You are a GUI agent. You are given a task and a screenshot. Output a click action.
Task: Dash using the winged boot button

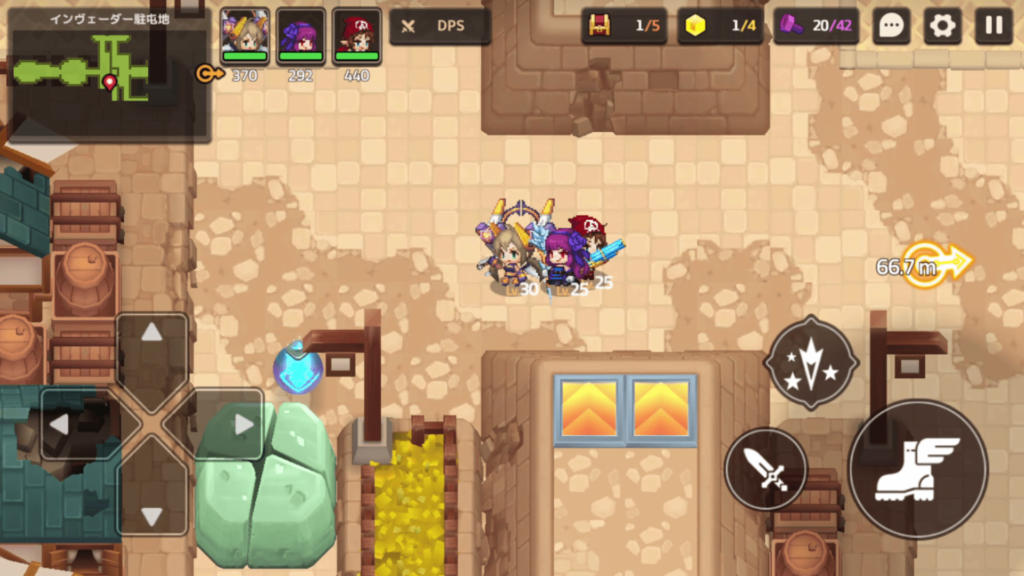[917, 469]
